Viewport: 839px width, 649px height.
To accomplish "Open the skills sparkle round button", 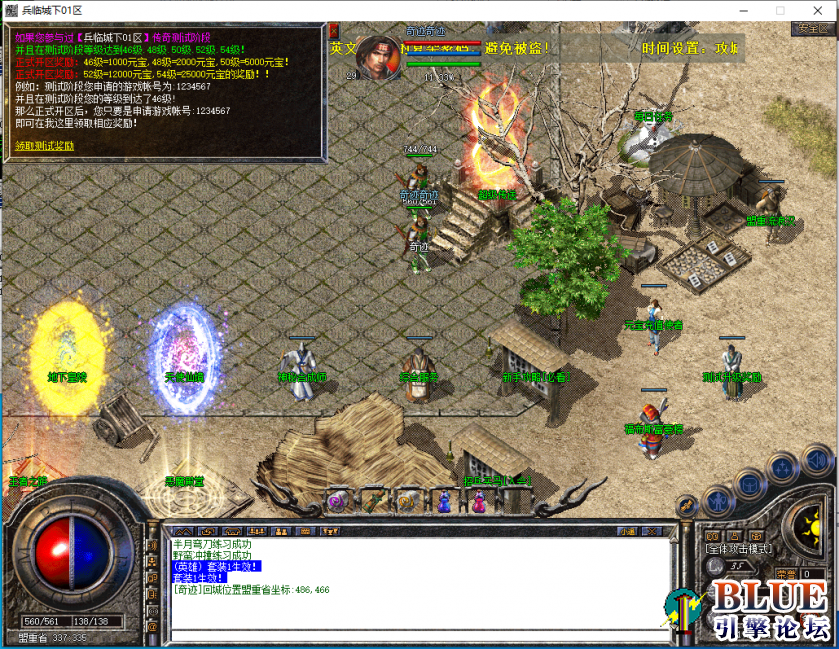I will [x=782, y=467].
